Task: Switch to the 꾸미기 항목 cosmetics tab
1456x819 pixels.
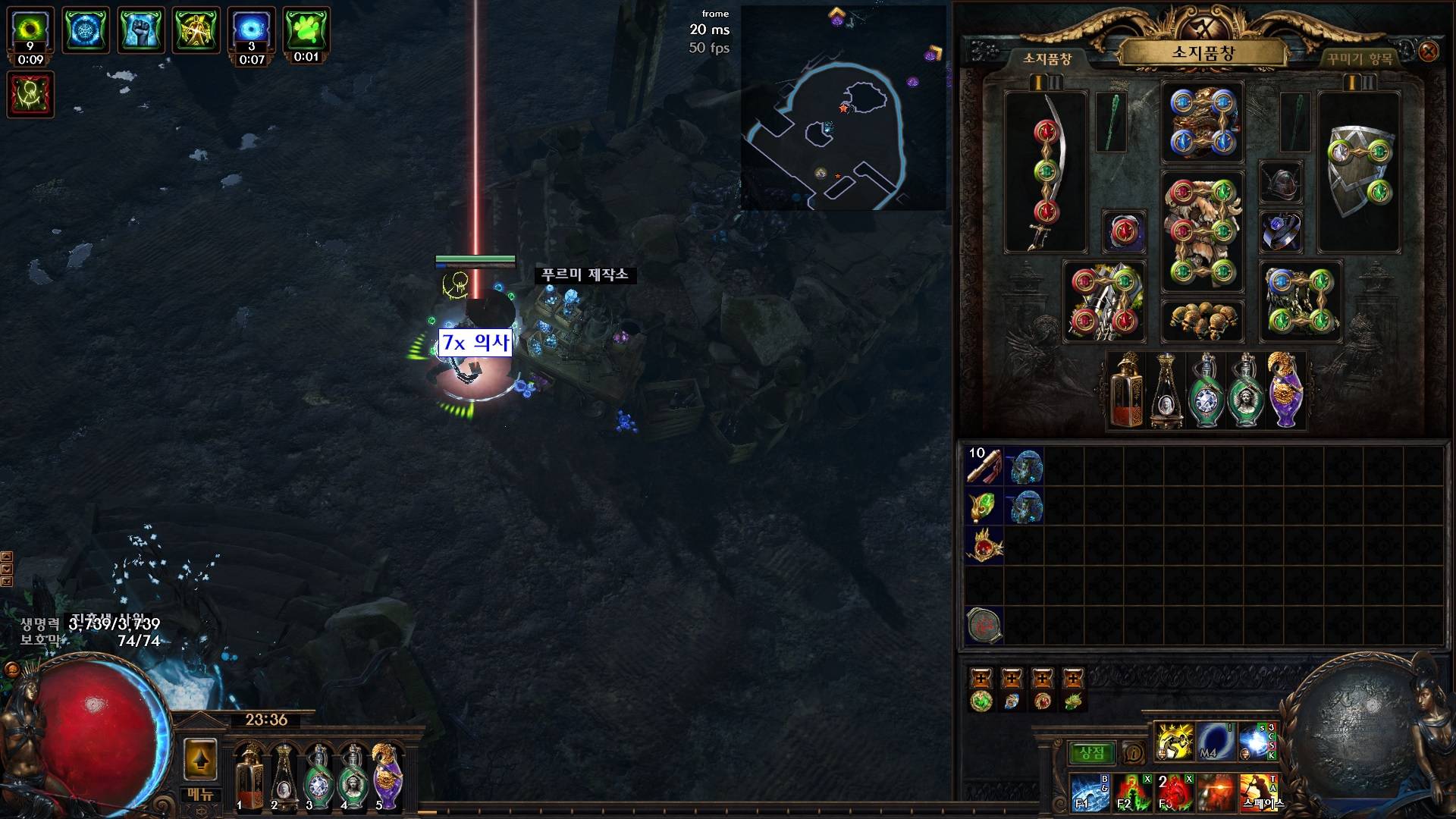Action: pyautogui.click(x=1360, y=58)
